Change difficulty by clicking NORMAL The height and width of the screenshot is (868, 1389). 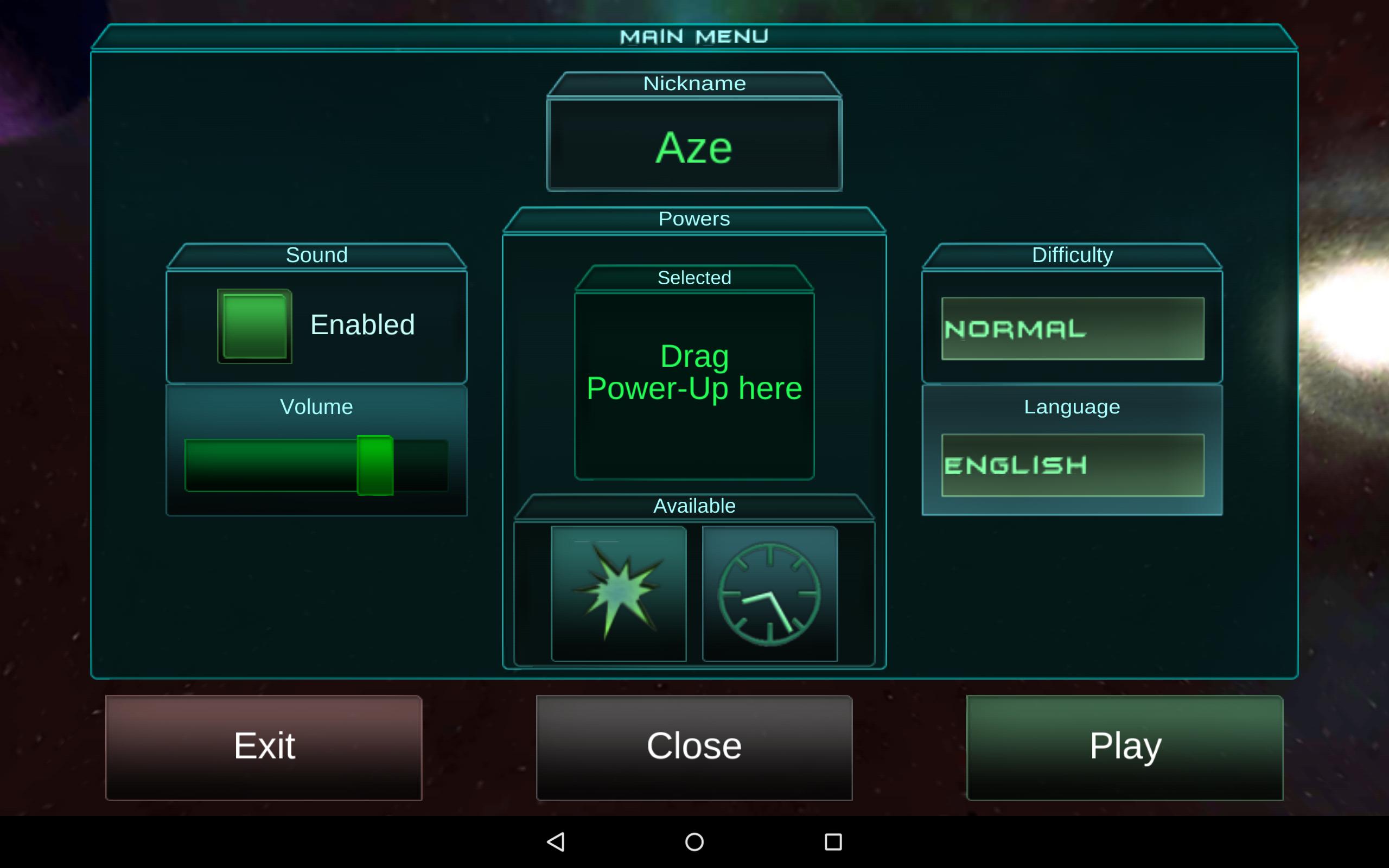pyautogui.click(x=1071, y=328)
